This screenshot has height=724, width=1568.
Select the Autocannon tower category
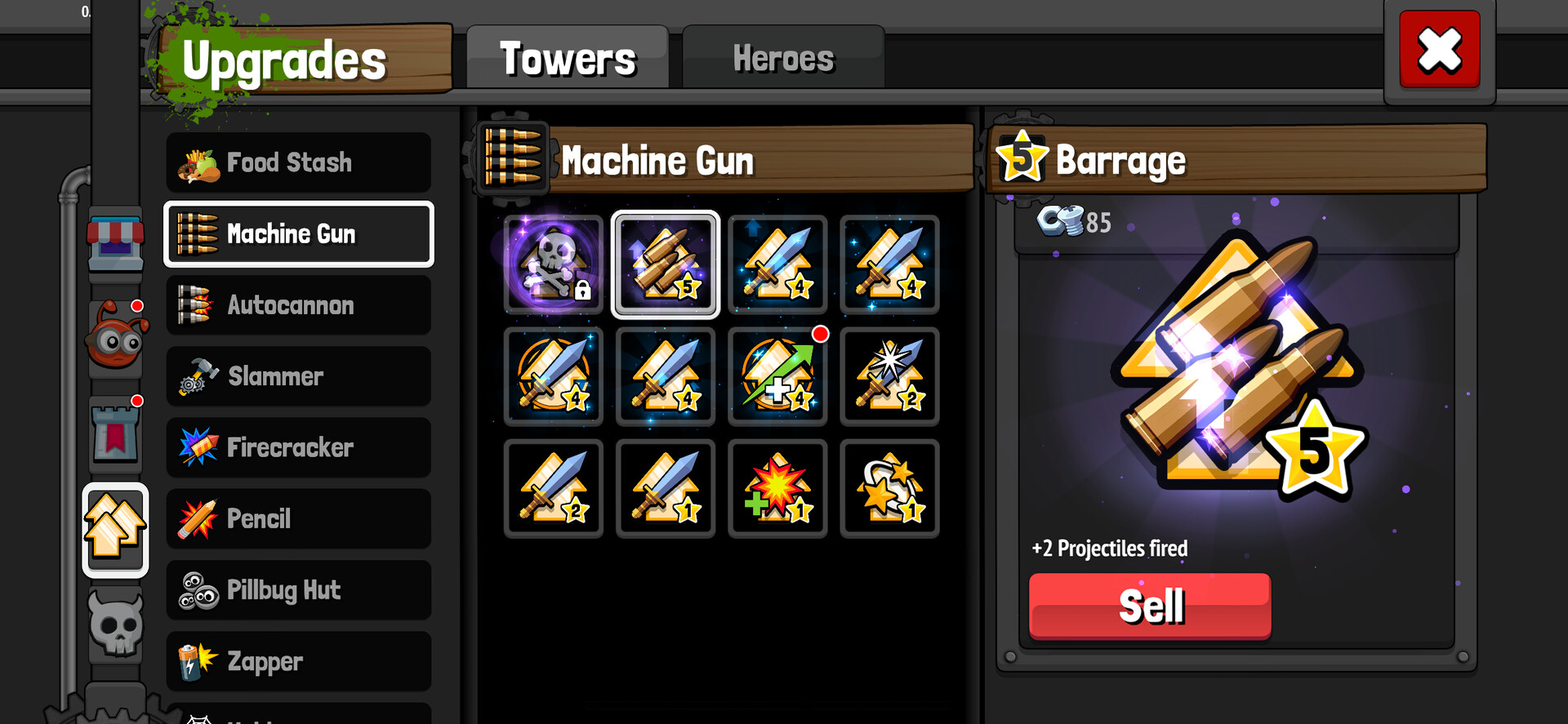pyautogui.click(x=298, y=305)
